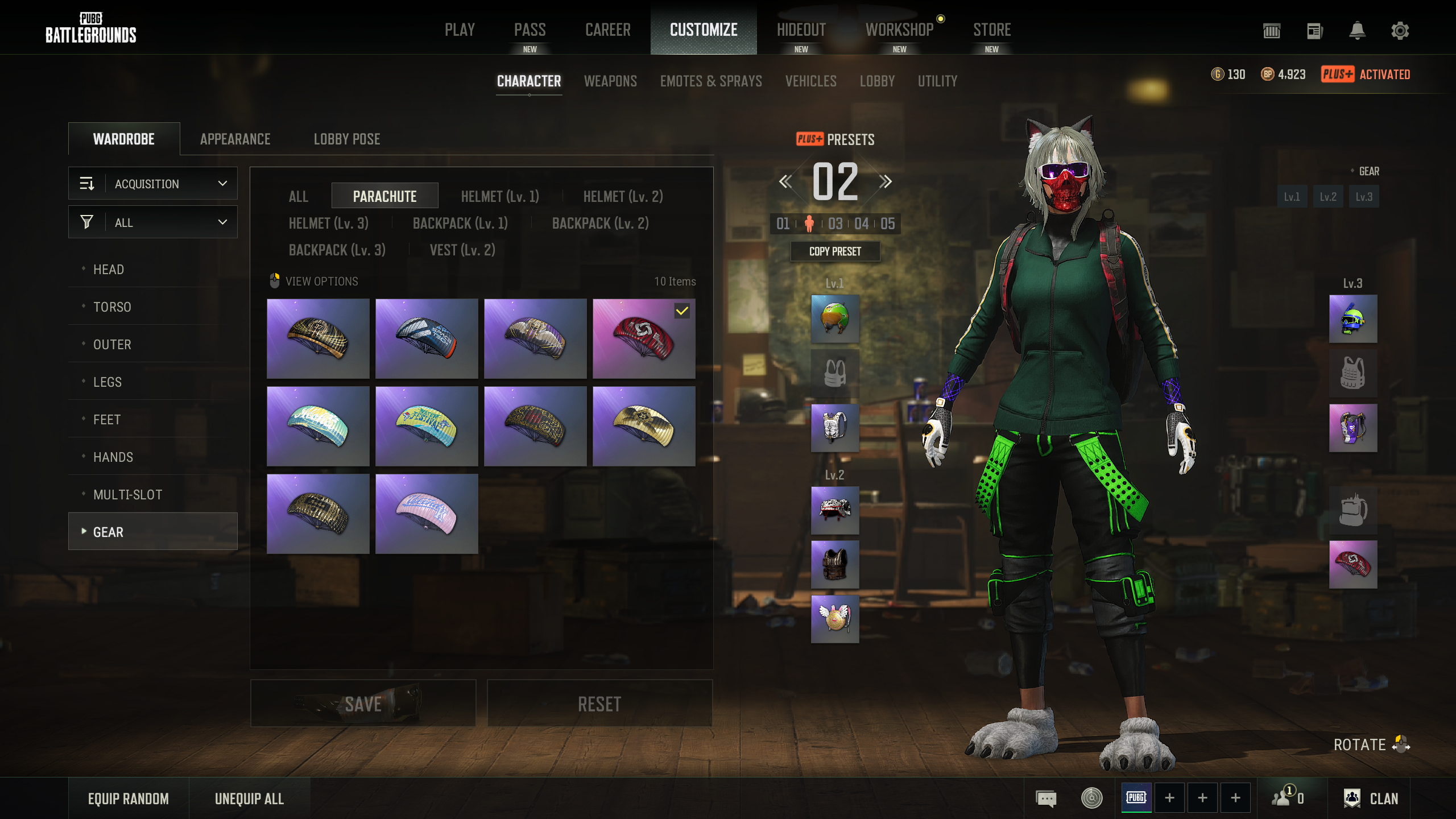Screen dimensions: 1456x819
Task: Click the Save button
Action: click(363, 704)
